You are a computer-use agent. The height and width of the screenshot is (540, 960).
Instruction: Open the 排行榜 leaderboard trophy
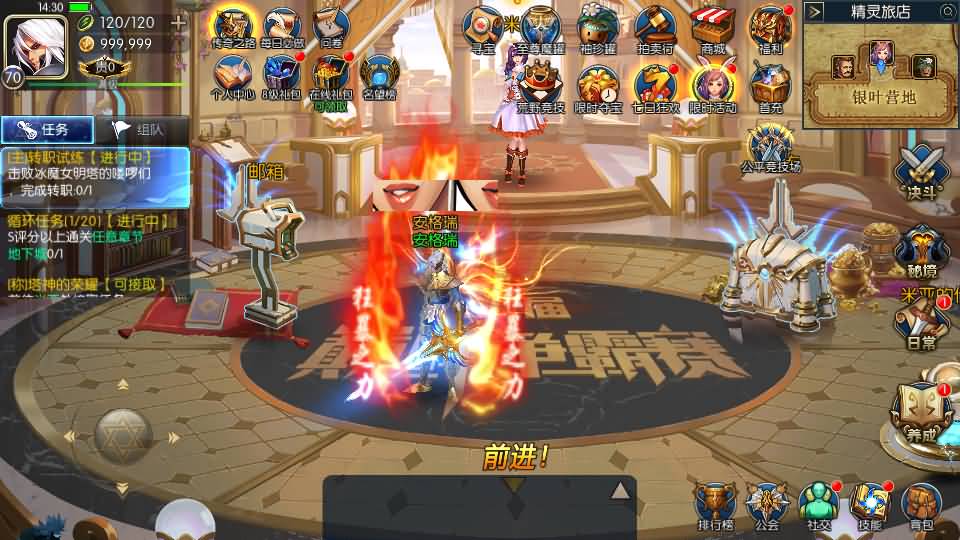(x=713, y=504)
